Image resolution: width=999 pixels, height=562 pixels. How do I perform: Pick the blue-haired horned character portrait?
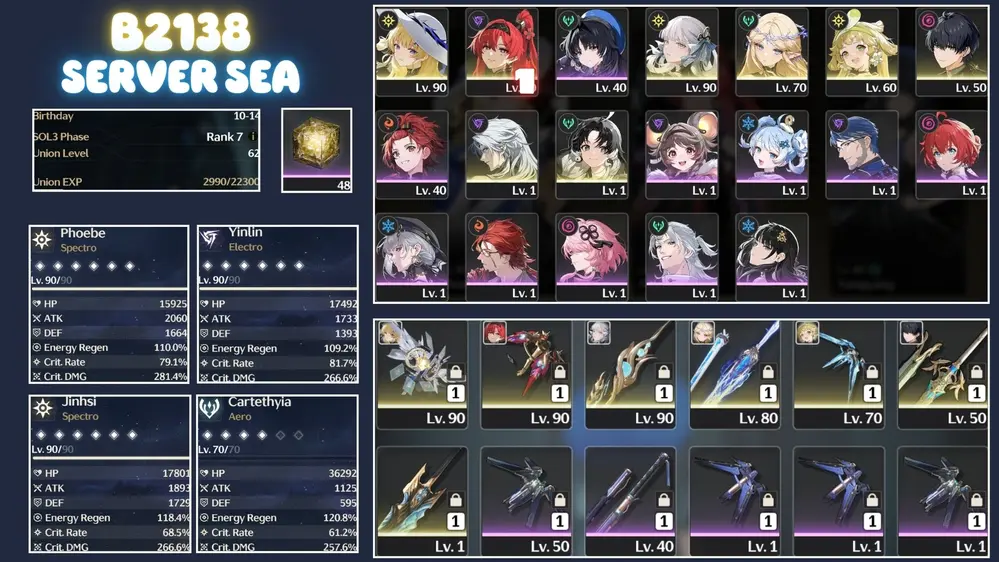772,154
